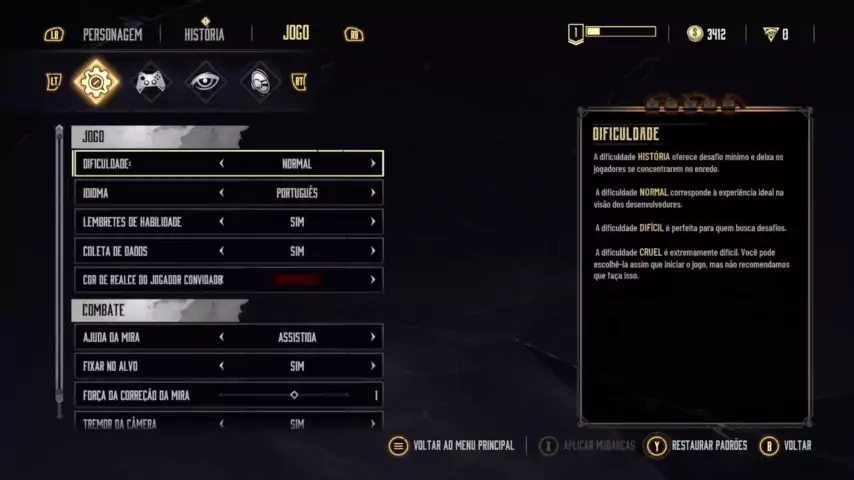The height and width of the screenshot is (480, 854).
Task: Open the headset audio settings category
Action: point(260,82)
